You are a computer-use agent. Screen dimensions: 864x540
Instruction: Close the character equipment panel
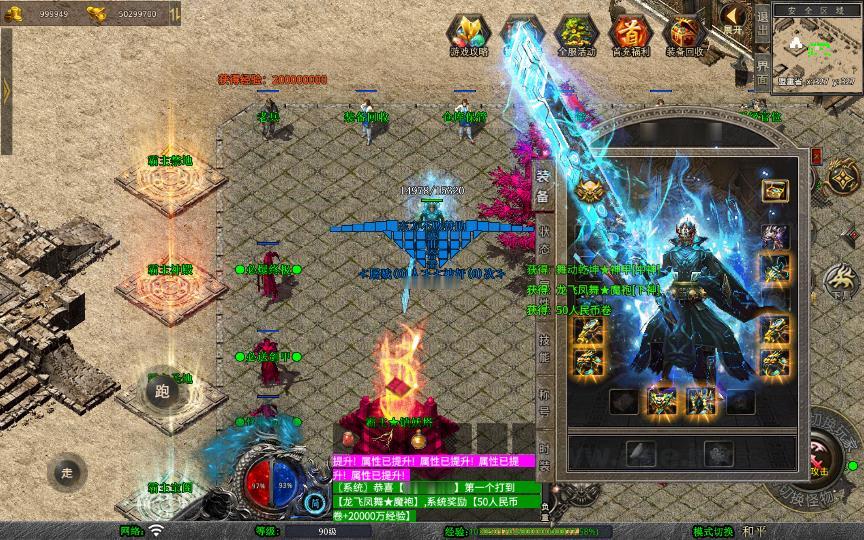(815, 158)
